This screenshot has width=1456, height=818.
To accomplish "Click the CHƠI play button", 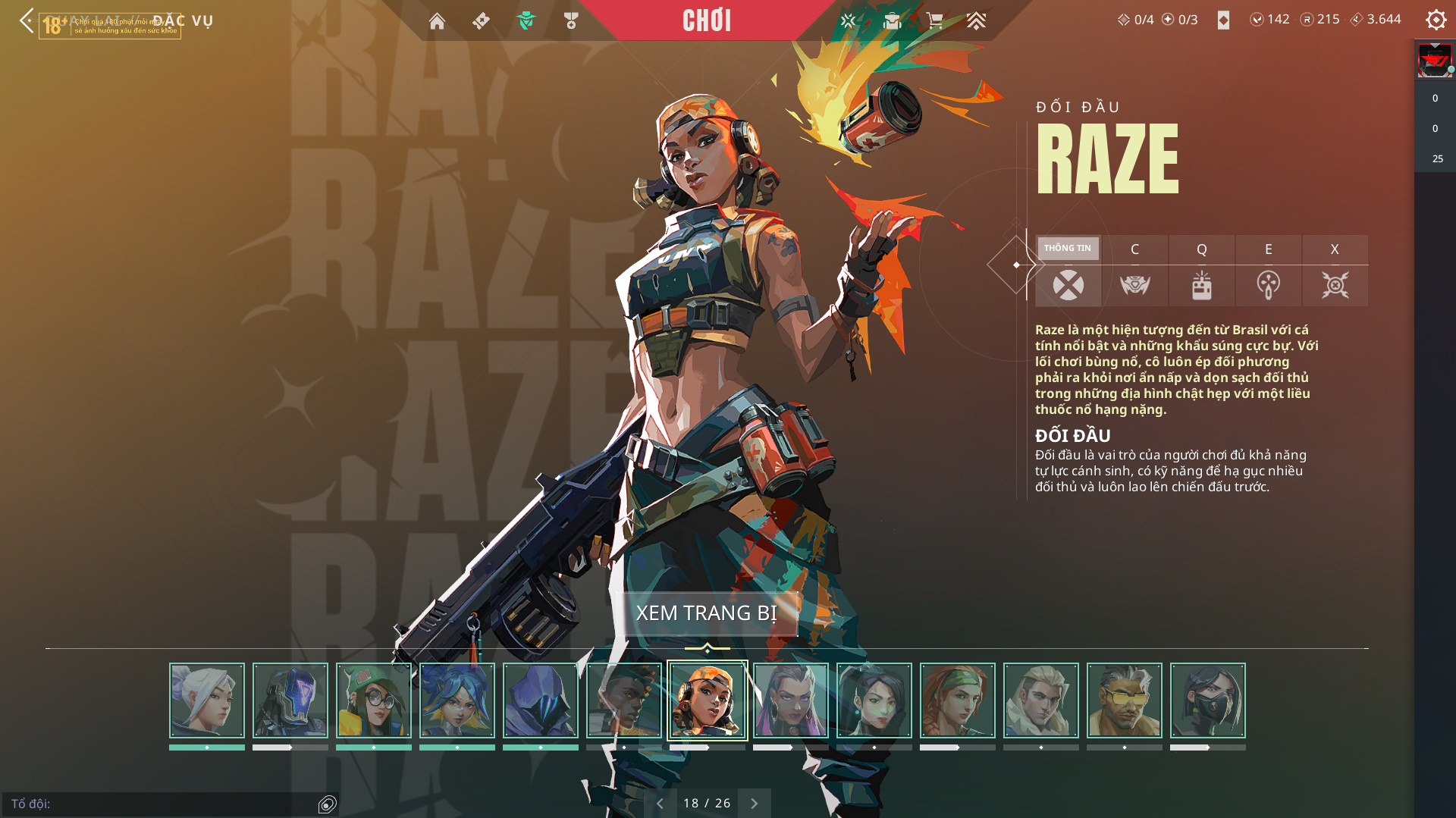I will pos(707,20).
